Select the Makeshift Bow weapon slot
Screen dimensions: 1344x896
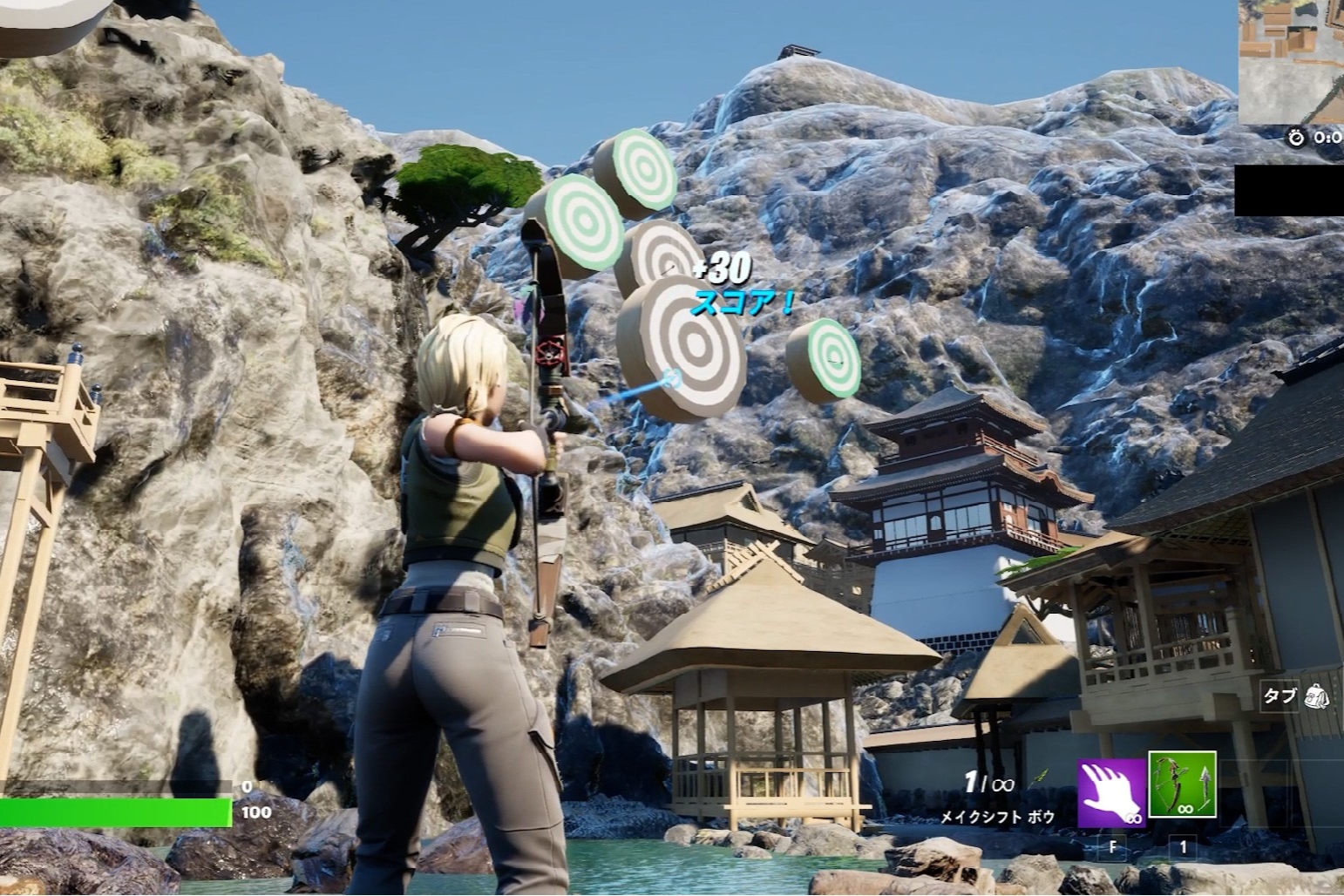1182,784
